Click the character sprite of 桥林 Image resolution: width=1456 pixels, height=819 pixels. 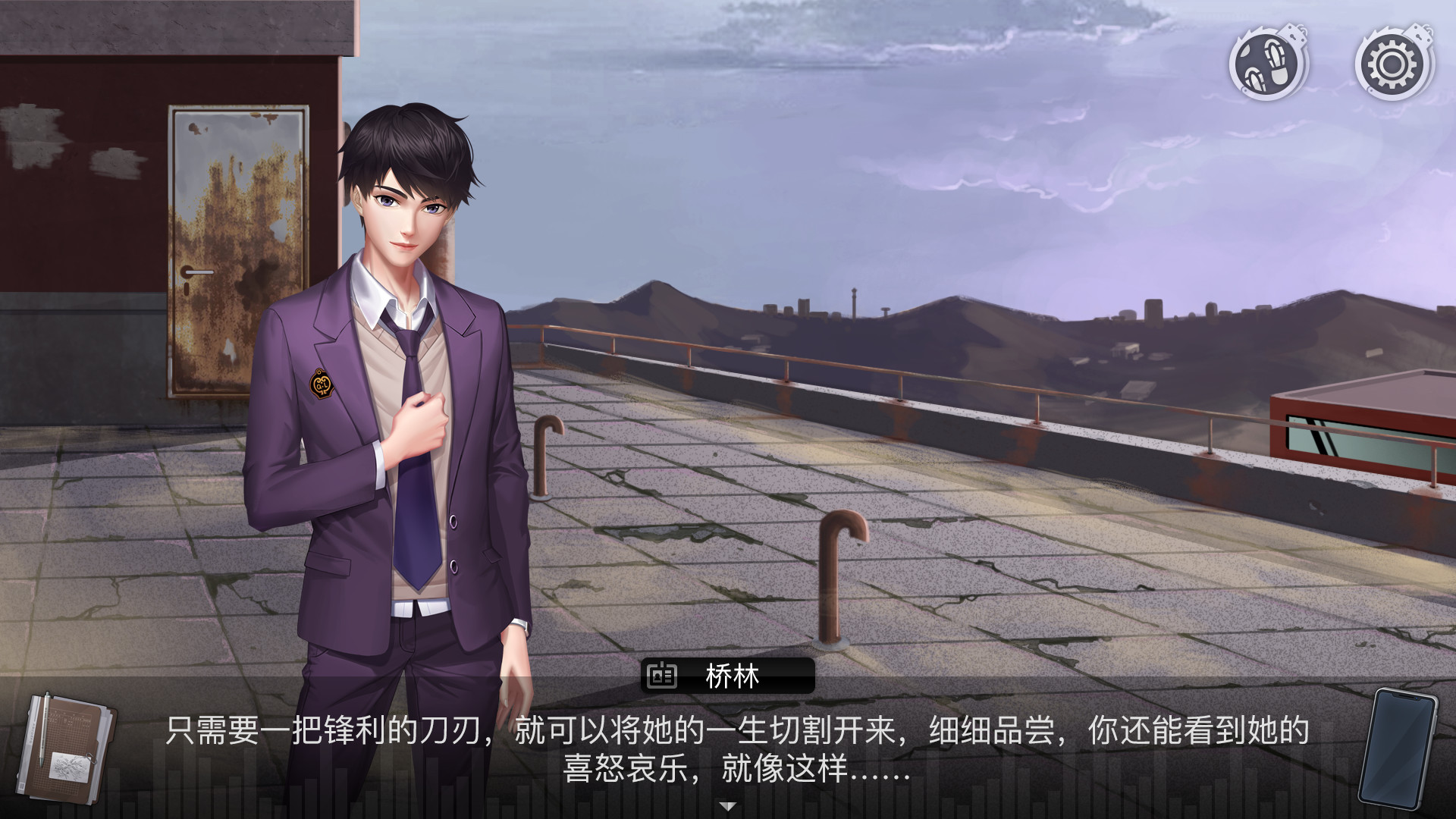(402, 379)
